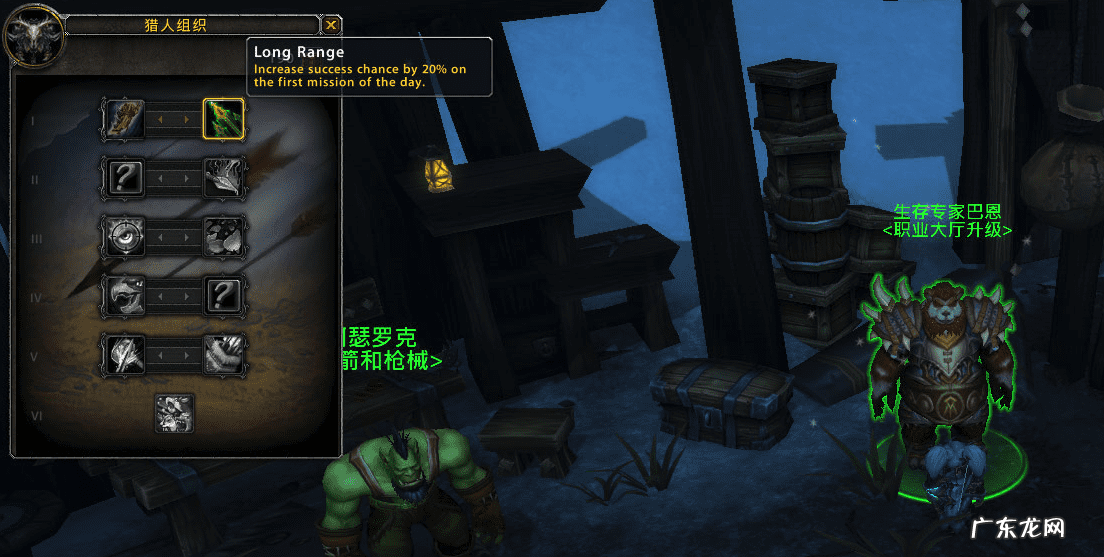Pick the tier II left question mark talent
The height and width of the screenshot is (557, 1104).
[125, 178]
